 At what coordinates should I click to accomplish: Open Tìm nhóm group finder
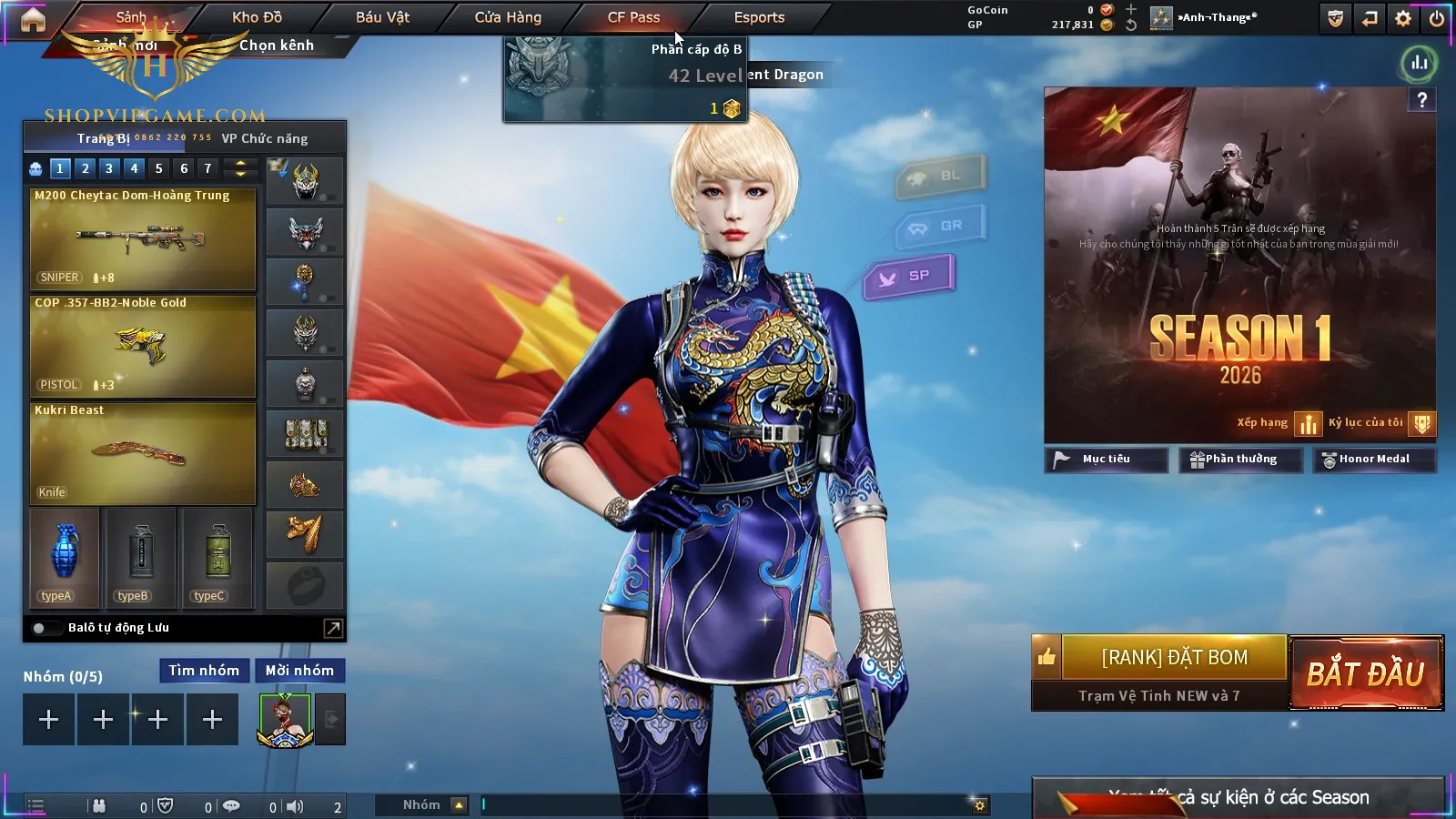point(204,671)
